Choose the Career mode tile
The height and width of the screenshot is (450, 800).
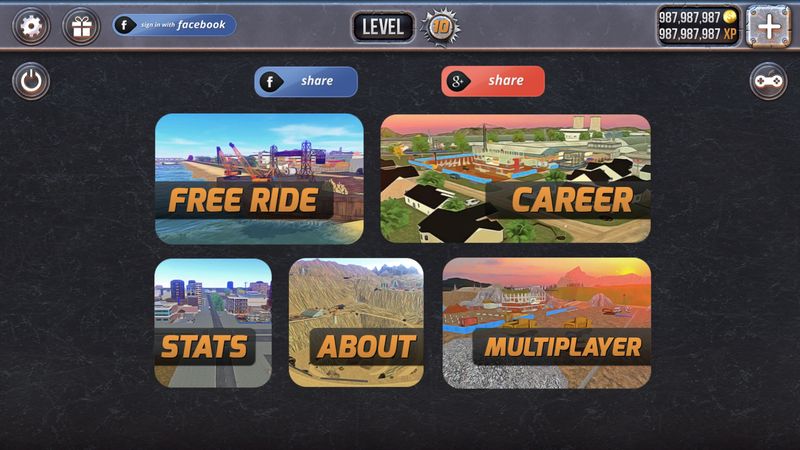pos(515,178)
